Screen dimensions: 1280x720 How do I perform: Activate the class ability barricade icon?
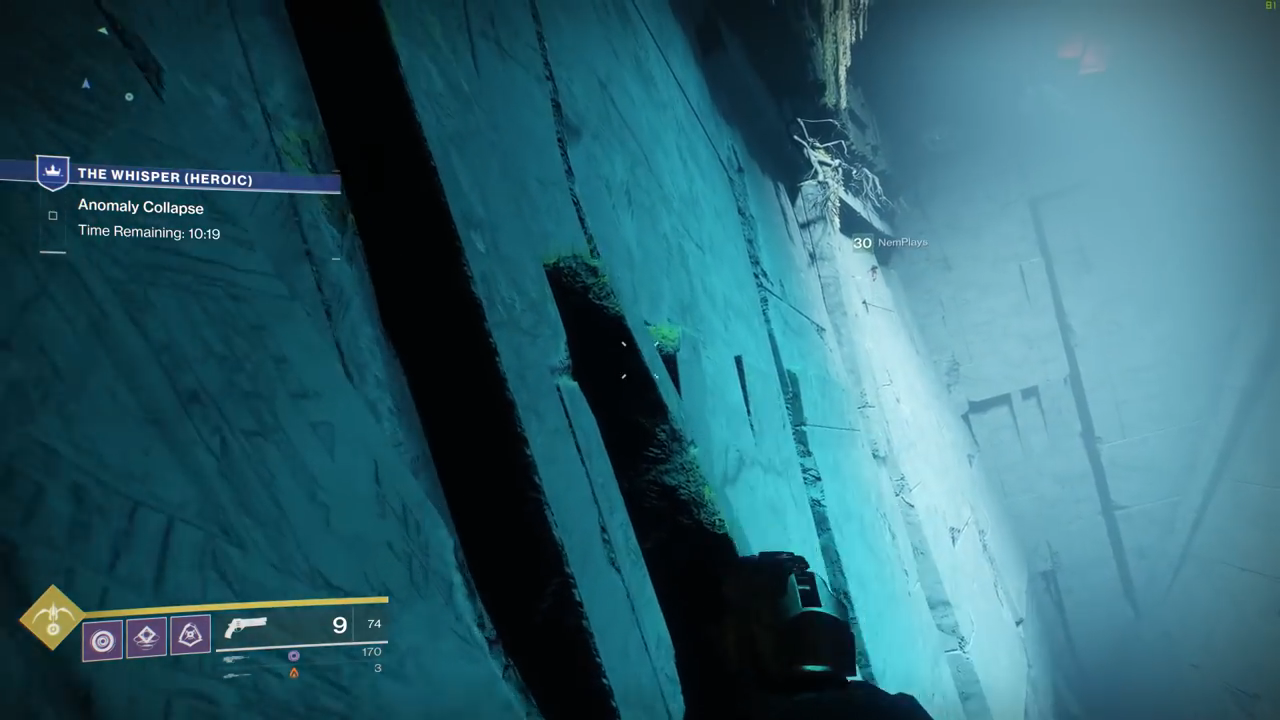(x=190, y=634)
